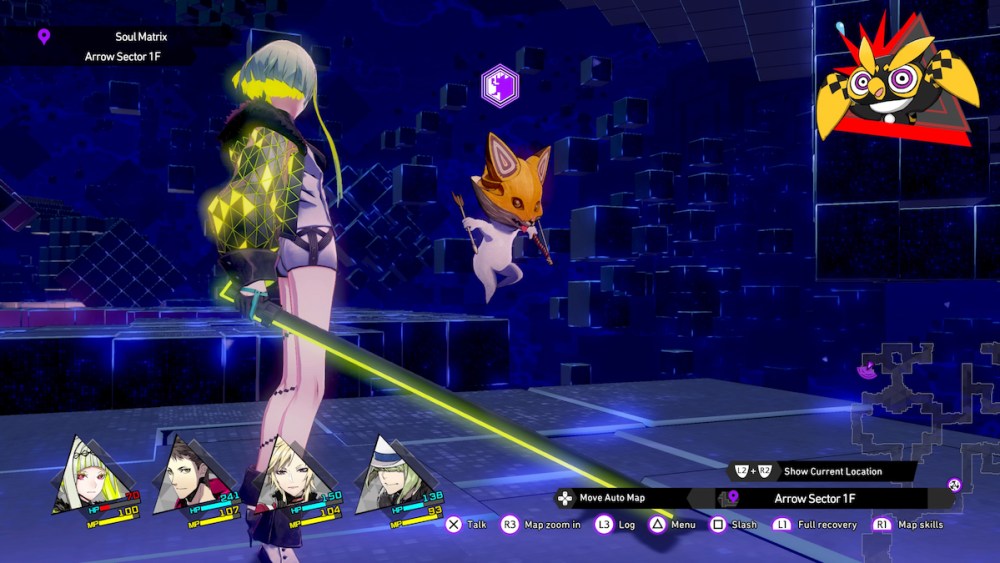The height and width of the screenshot is (563, 1000).
Task: Click the Arrow Sector 1F map label bar
Action: click(x=820, y=498)
